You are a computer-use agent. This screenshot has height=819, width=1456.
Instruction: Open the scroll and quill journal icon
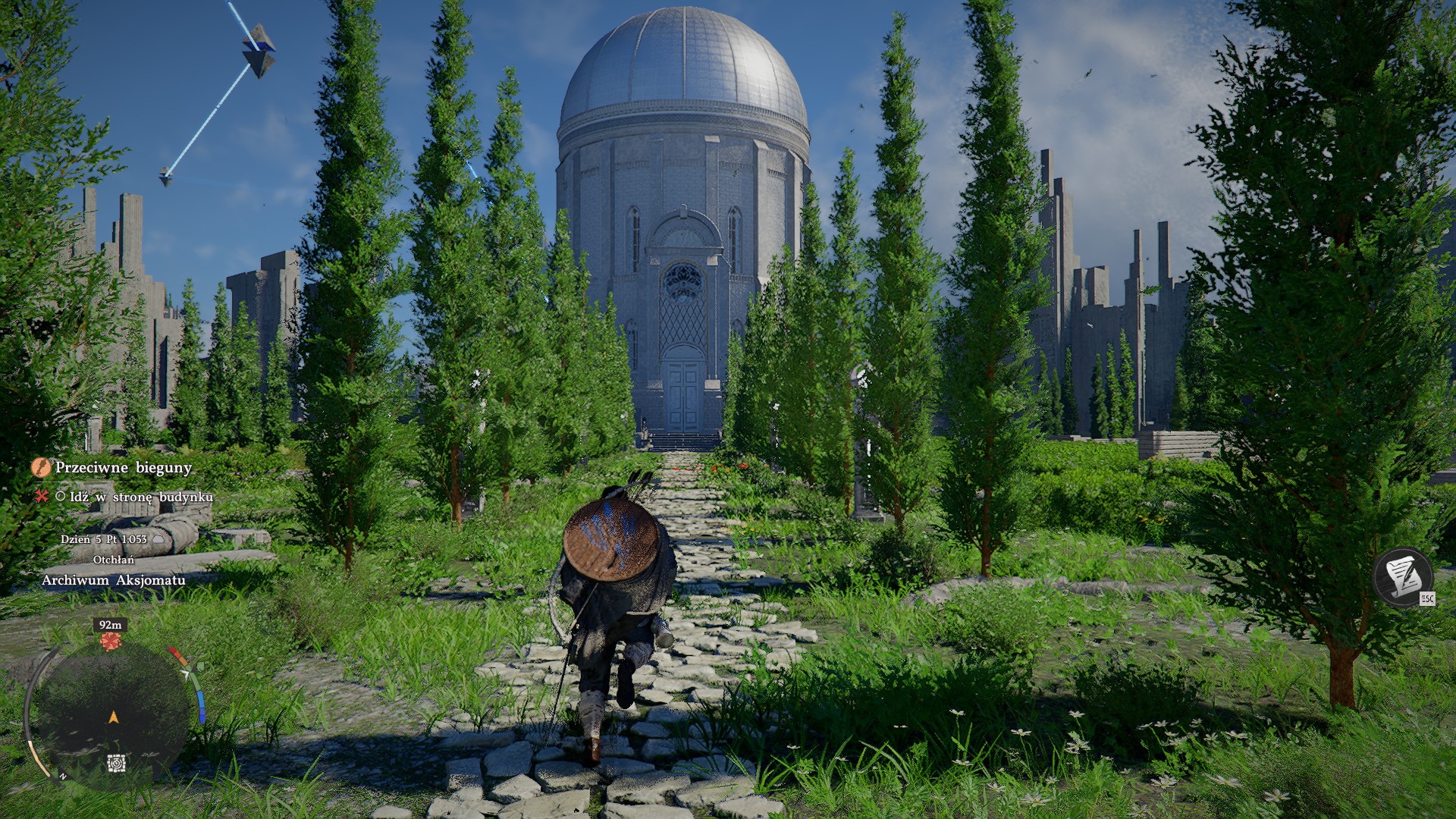(x=1402, y=576)
